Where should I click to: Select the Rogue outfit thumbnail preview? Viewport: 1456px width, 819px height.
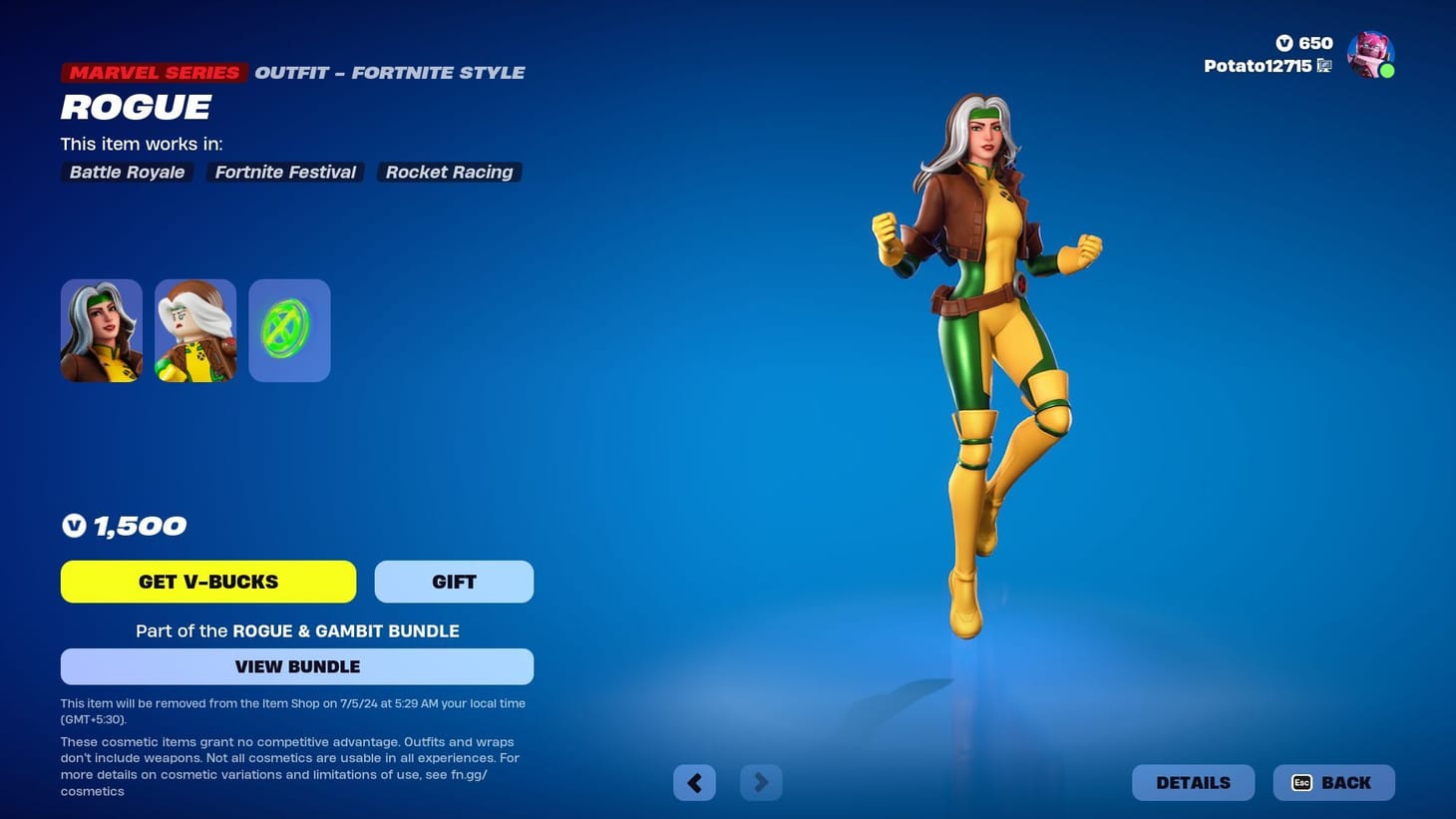[x=101, y=329]
